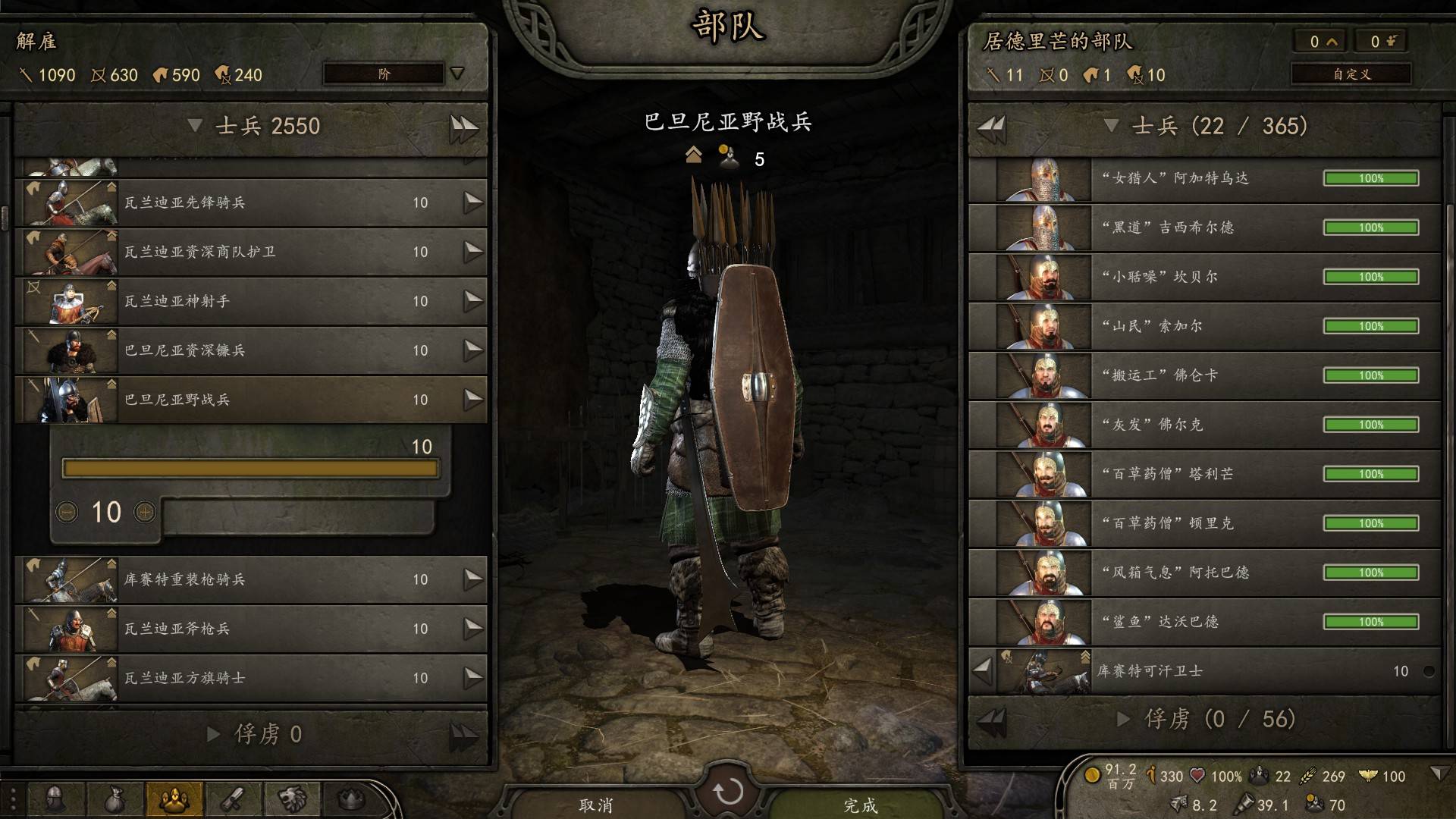Transfer all left soldiers with double arrow
The width and height of the screenshot is (1456, 819).
coord(463,127)
